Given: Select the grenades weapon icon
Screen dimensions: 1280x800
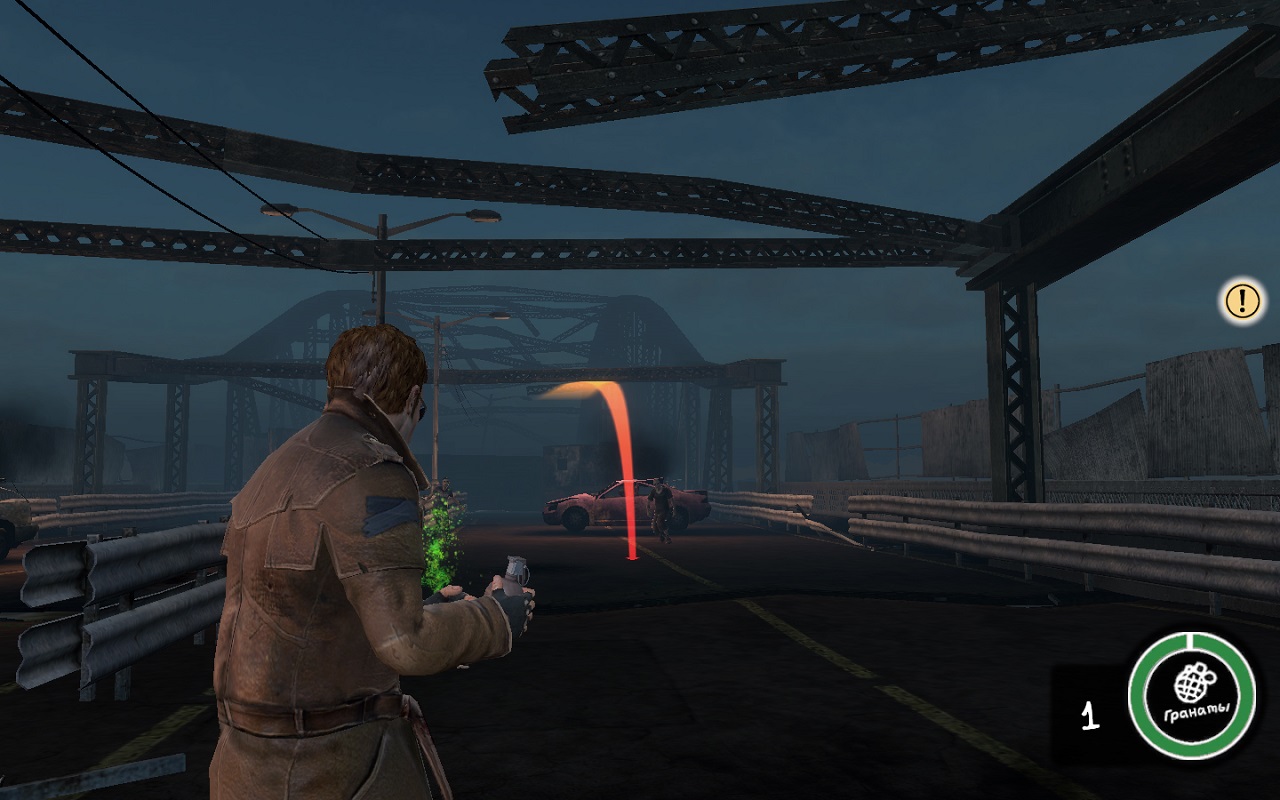Looking at the screenshot, I should click(x=1191, y=694).
